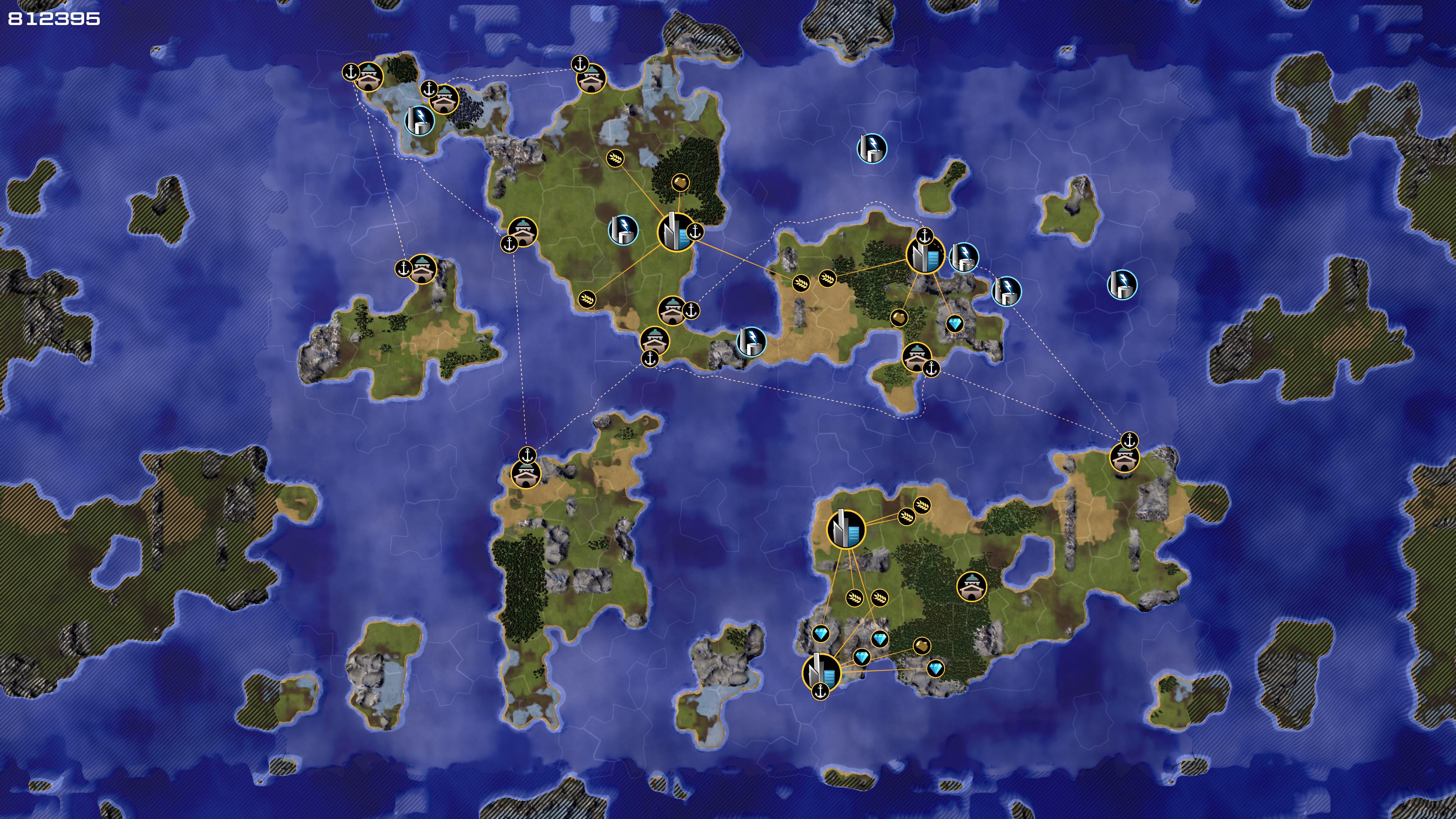Select the outpost marker on the small western island

(x=422, y=270)
